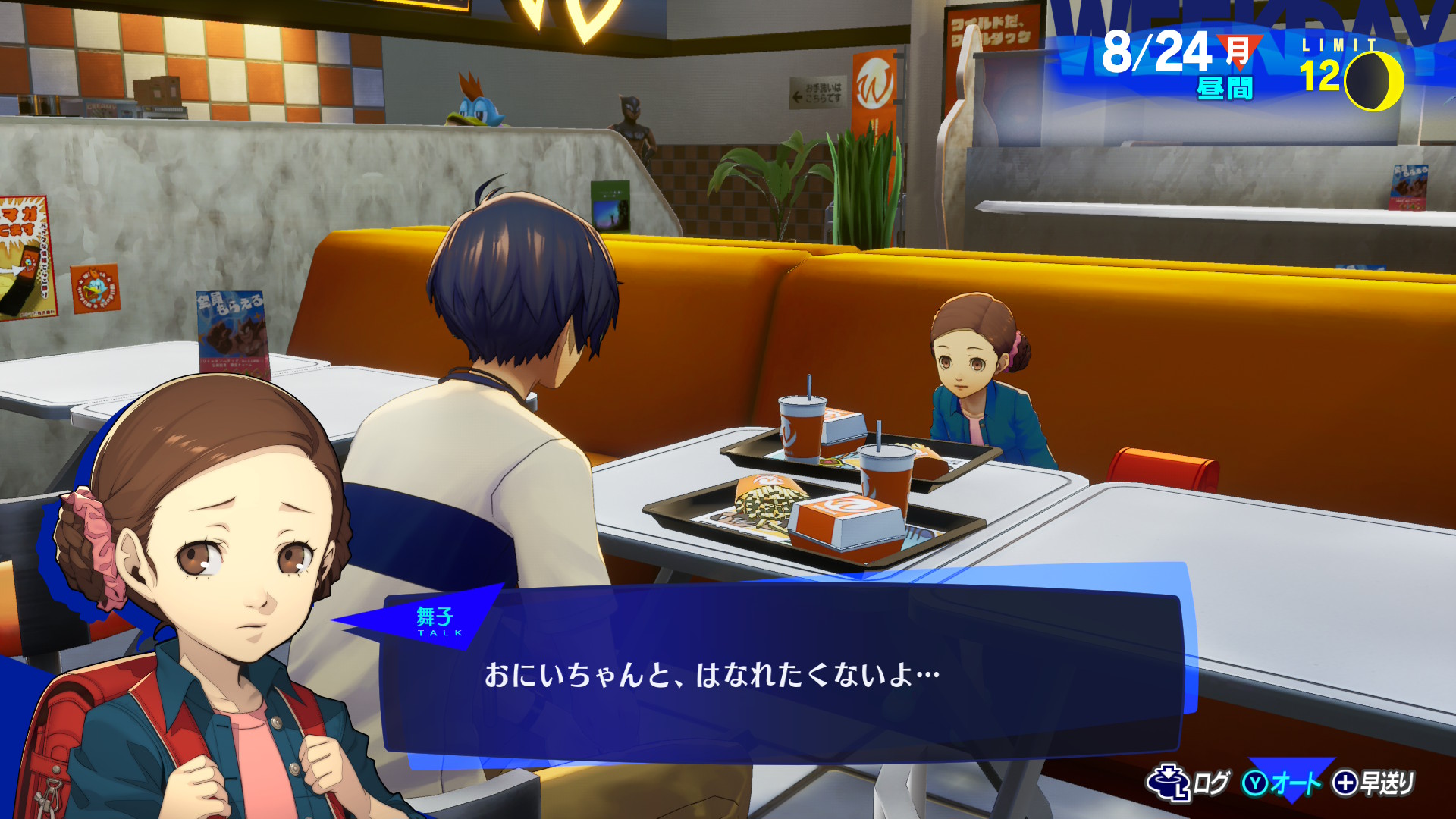This screenshot has height=819, width=1456.
Task: Advance Maiko's dialogue text box
Action: [x=781, y=675]
